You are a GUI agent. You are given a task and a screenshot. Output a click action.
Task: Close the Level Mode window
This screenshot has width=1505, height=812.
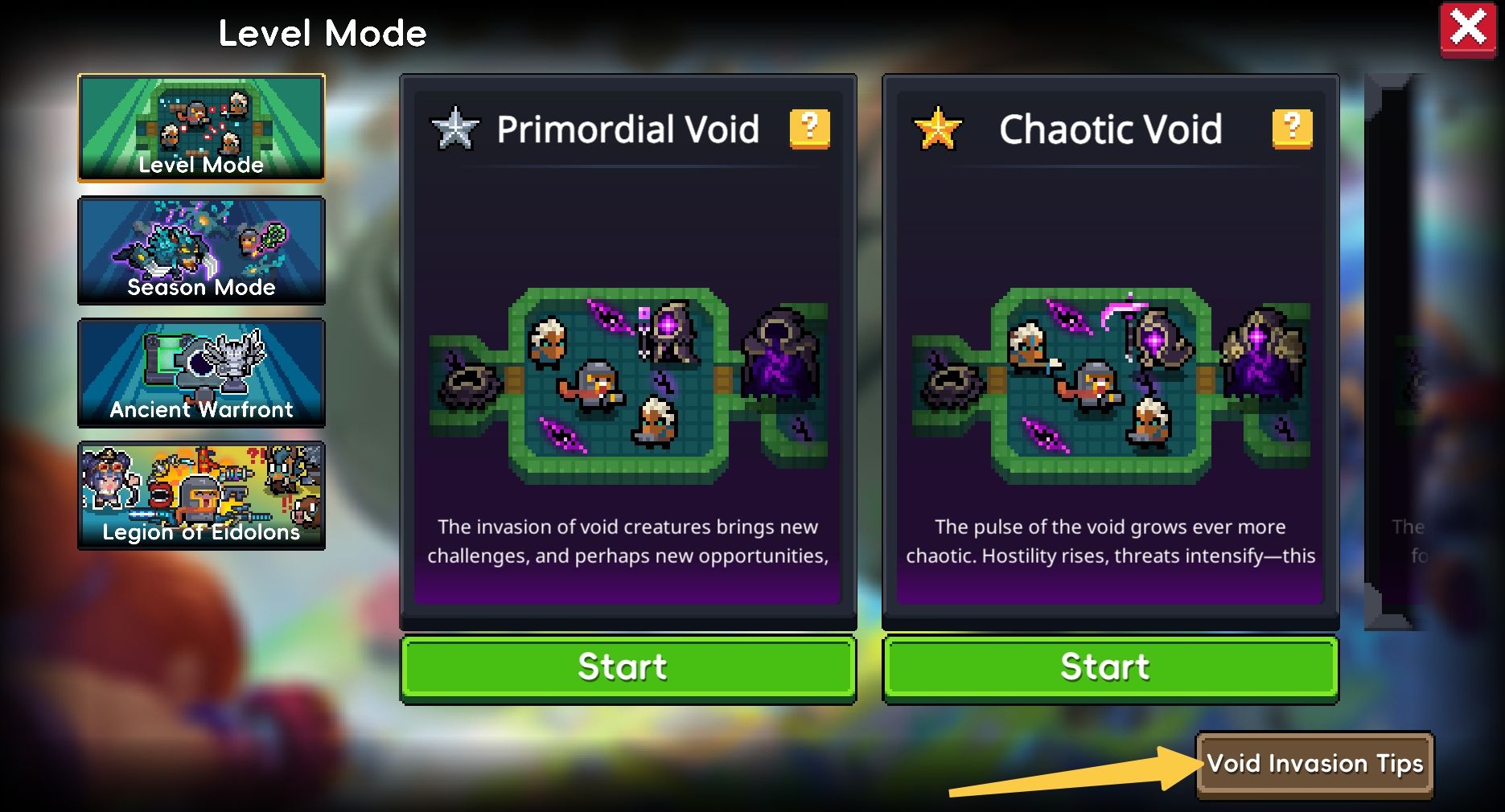(1467, 30)
